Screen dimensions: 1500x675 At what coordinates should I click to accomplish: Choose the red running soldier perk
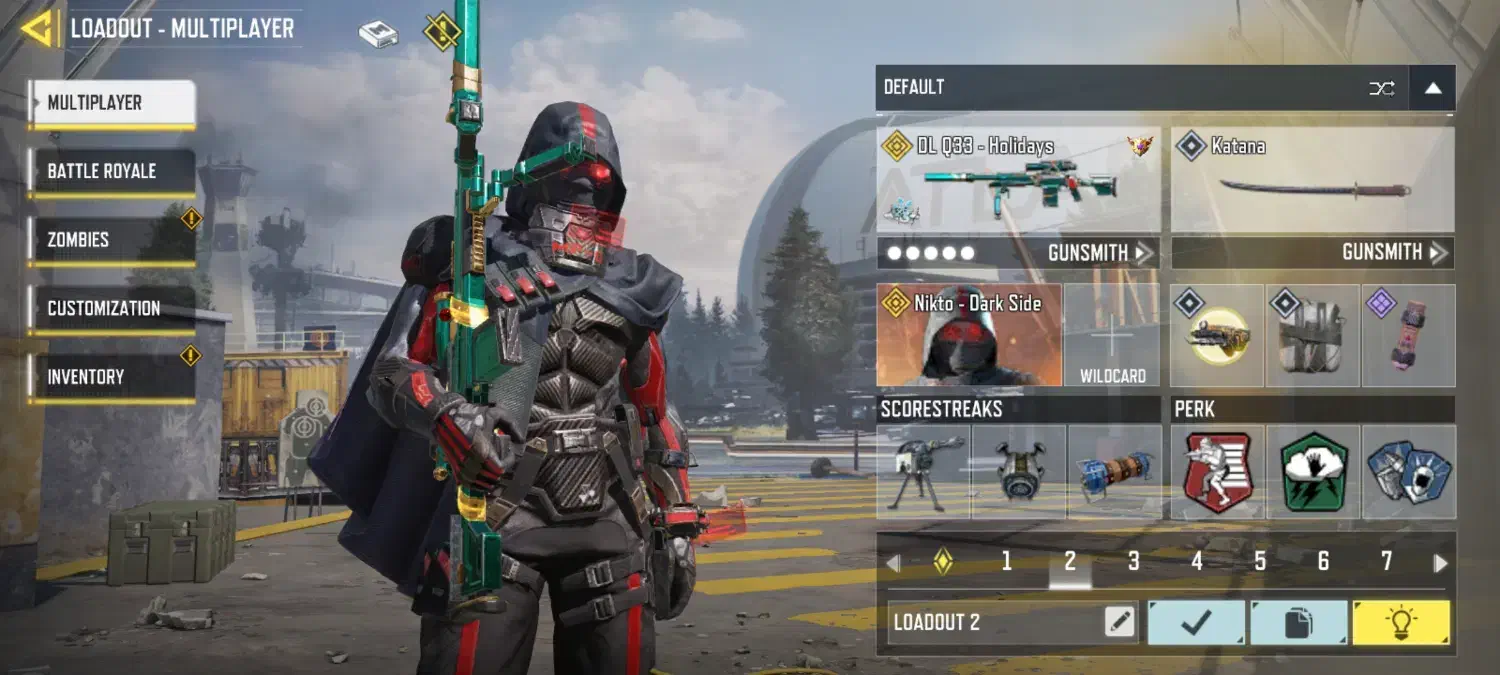coord(1217,471)
